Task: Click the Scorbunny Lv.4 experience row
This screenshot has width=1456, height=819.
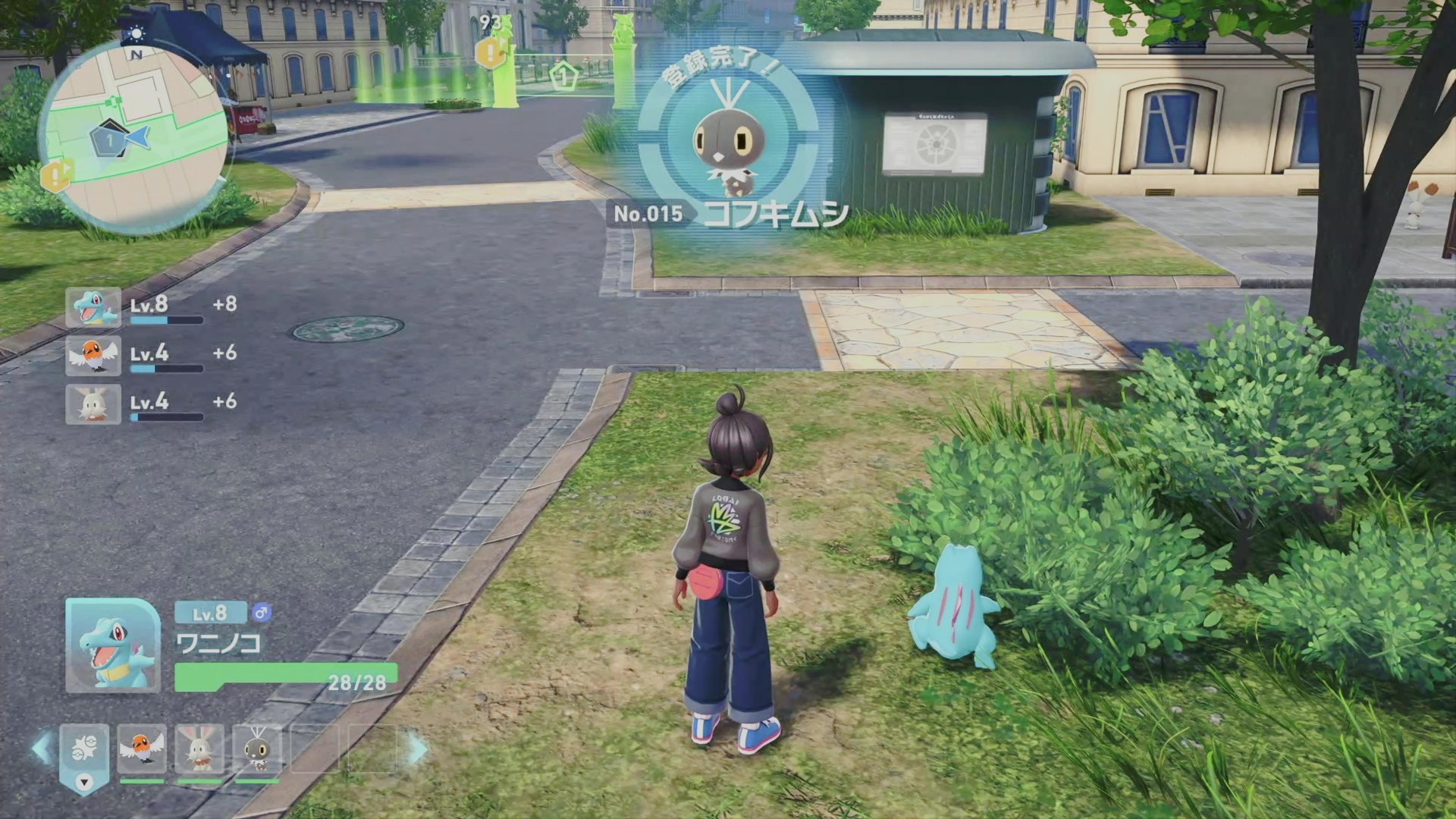Action: (152, 403)
